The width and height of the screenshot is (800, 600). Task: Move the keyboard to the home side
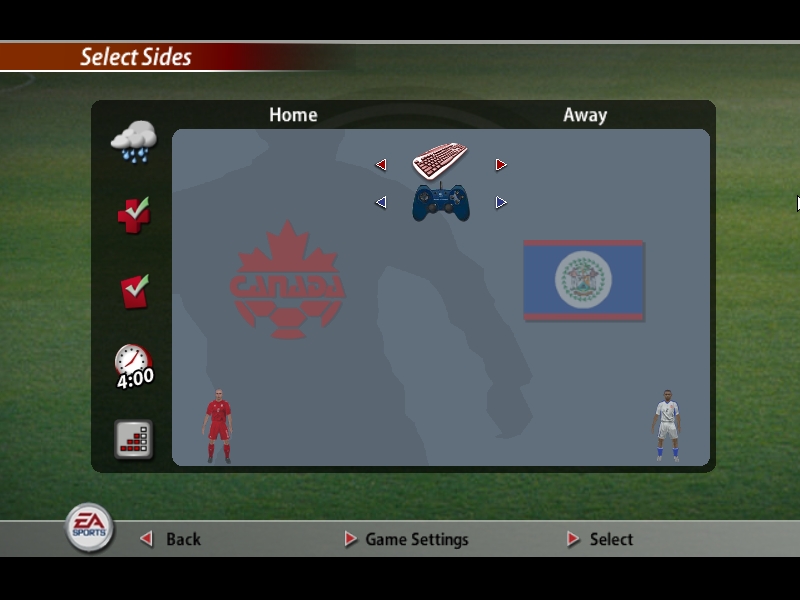[x=381, y=165]
